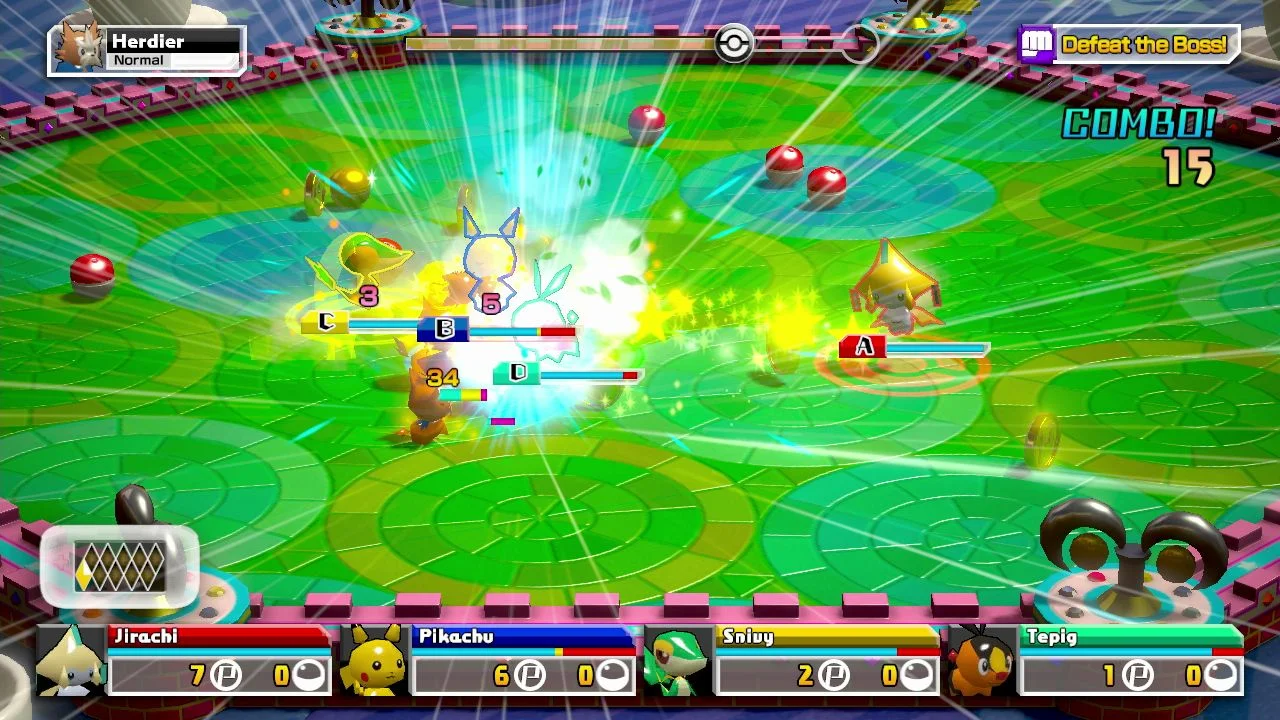The width and height of the screenshot is (1280, 720).
Task: Click the circular ring at the gauge's right end
Action: pyautogui.click(x=862, y=44)
